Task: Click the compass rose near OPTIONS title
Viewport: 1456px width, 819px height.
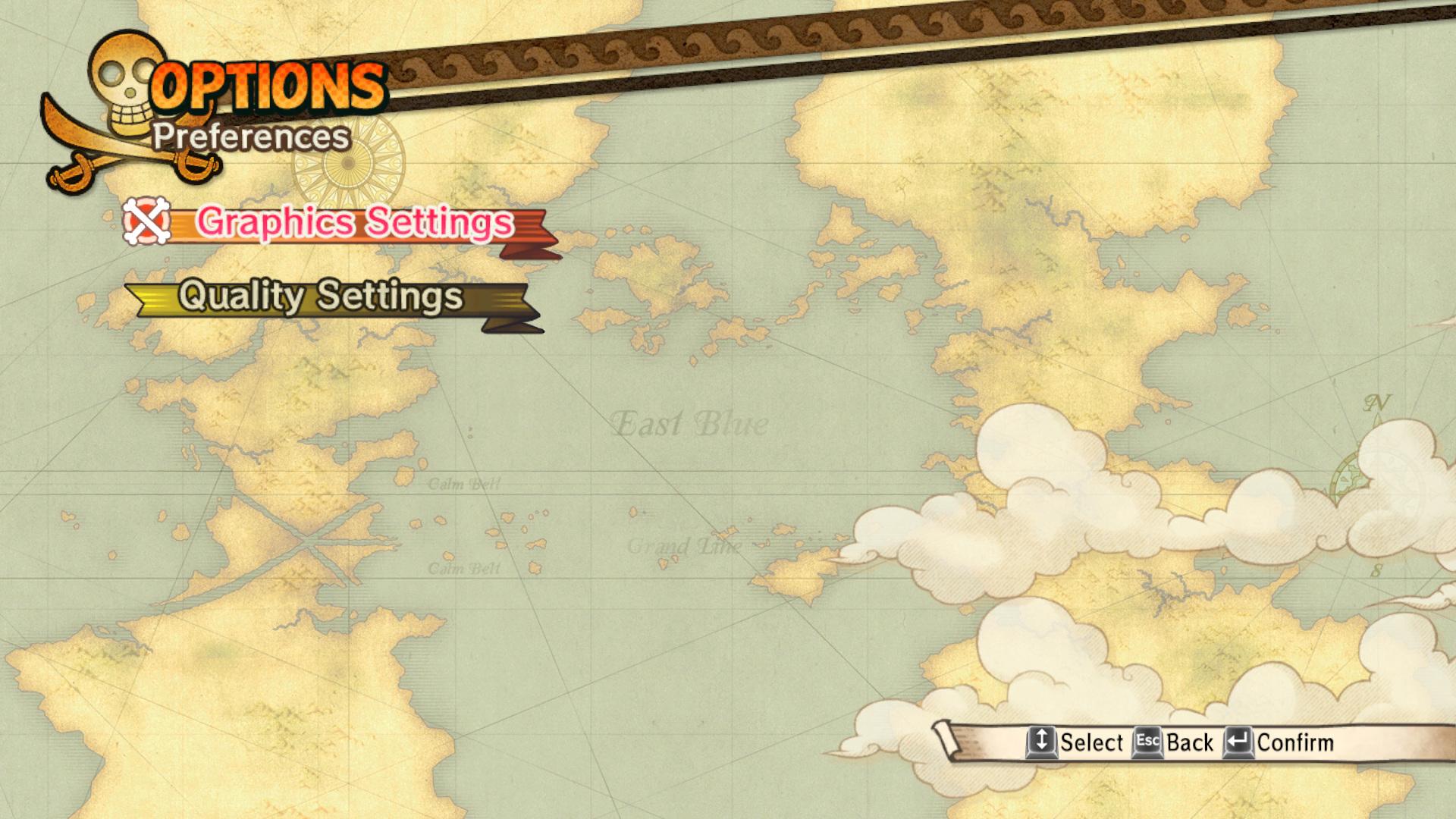Action: 347,159
